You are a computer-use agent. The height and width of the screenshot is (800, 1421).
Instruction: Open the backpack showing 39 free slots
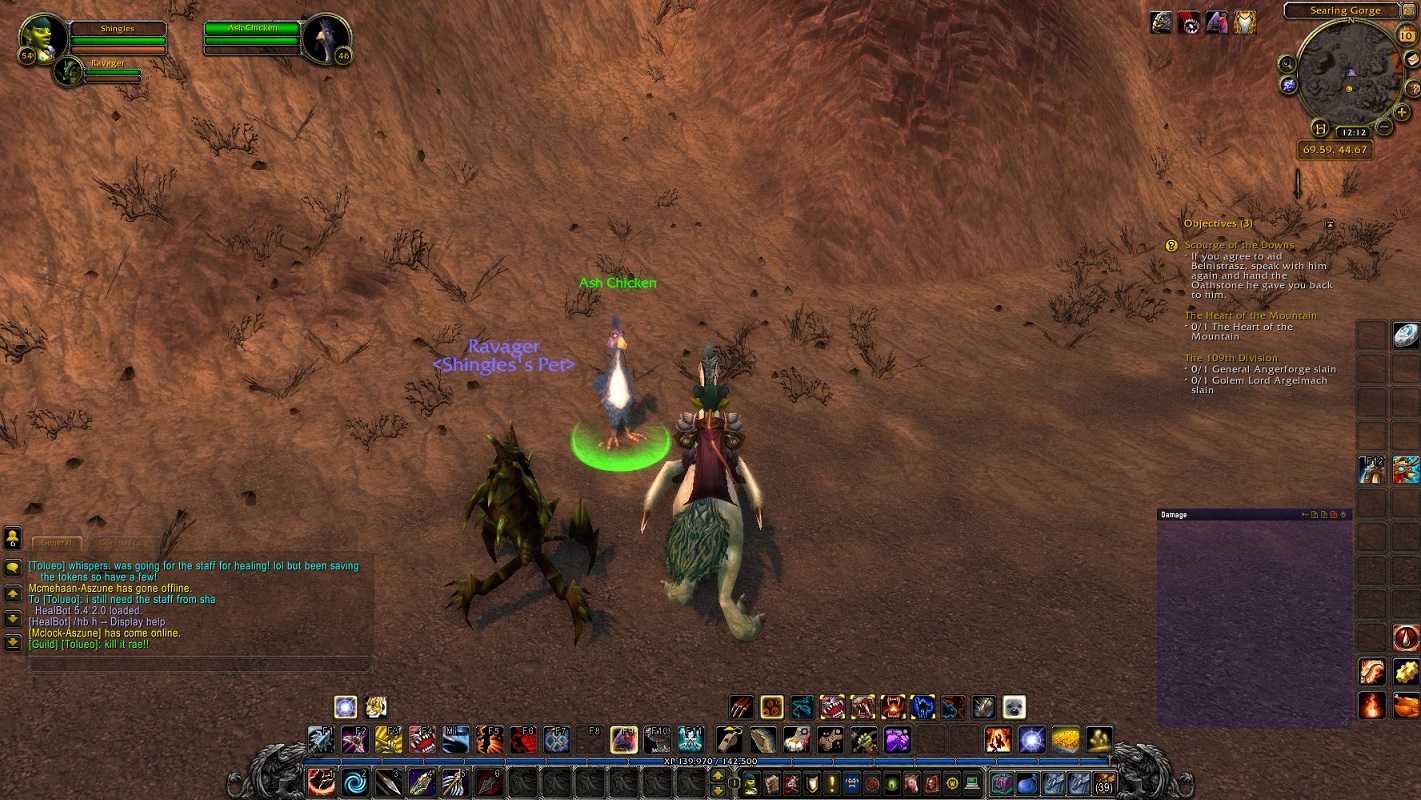[1104, 783]
